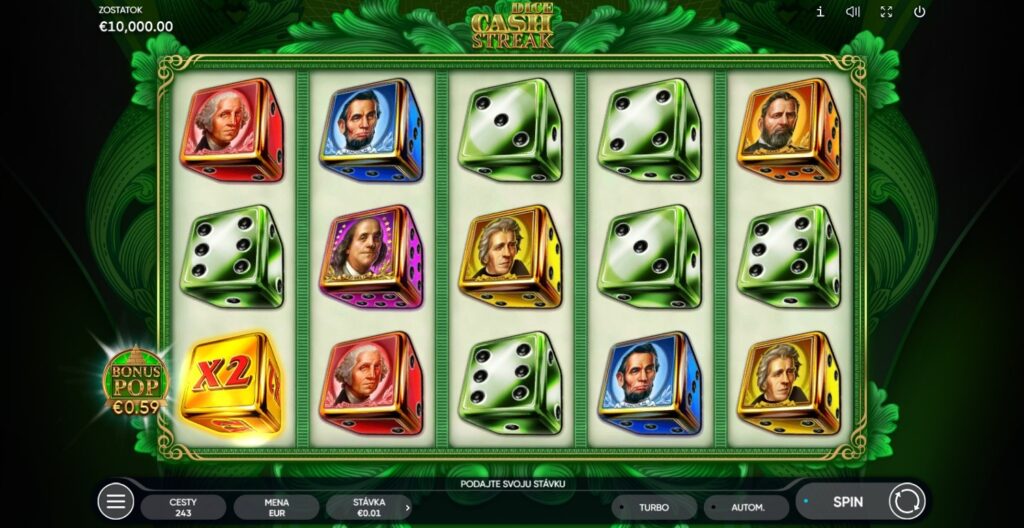This screenshot has width=1024, height=528.
Task: Select the Mena EUR currency field
Action: click(x=276, y=507)
